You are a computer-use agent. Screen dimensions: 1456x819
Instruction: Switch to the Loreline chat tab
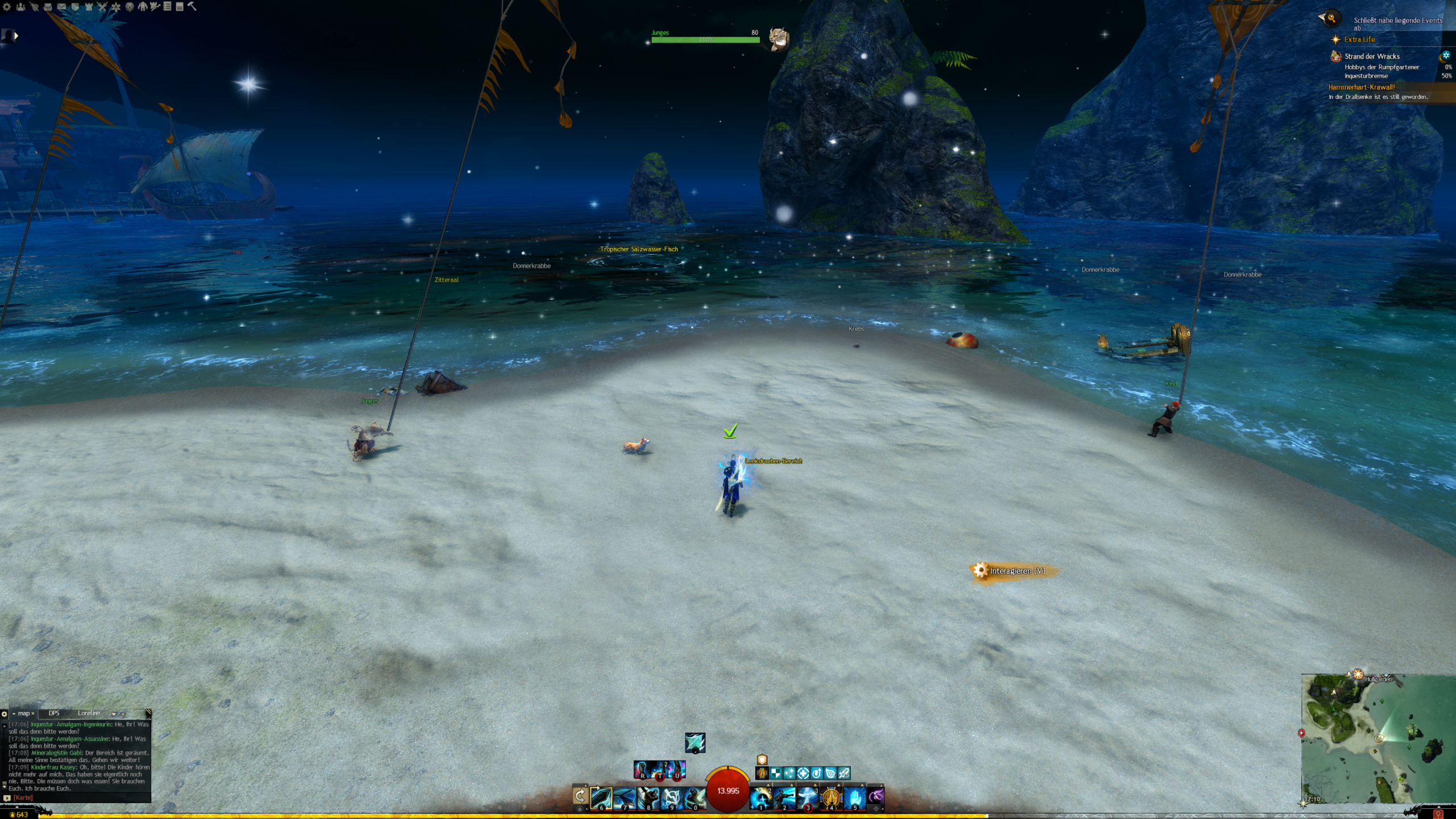point(89,713)
